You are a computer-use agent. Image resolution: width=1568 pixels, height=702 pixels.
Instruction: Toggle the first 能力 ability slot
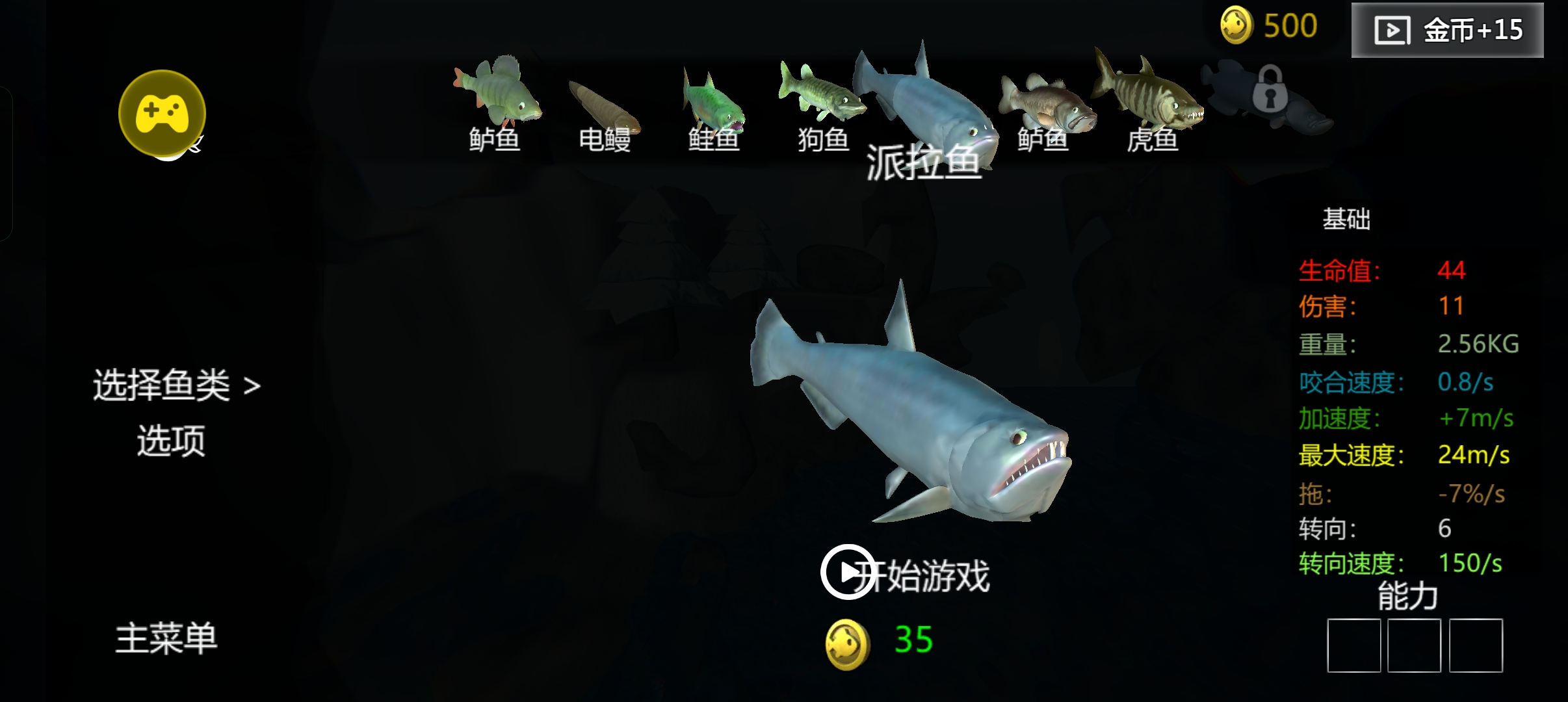[x=1355, y=645]
